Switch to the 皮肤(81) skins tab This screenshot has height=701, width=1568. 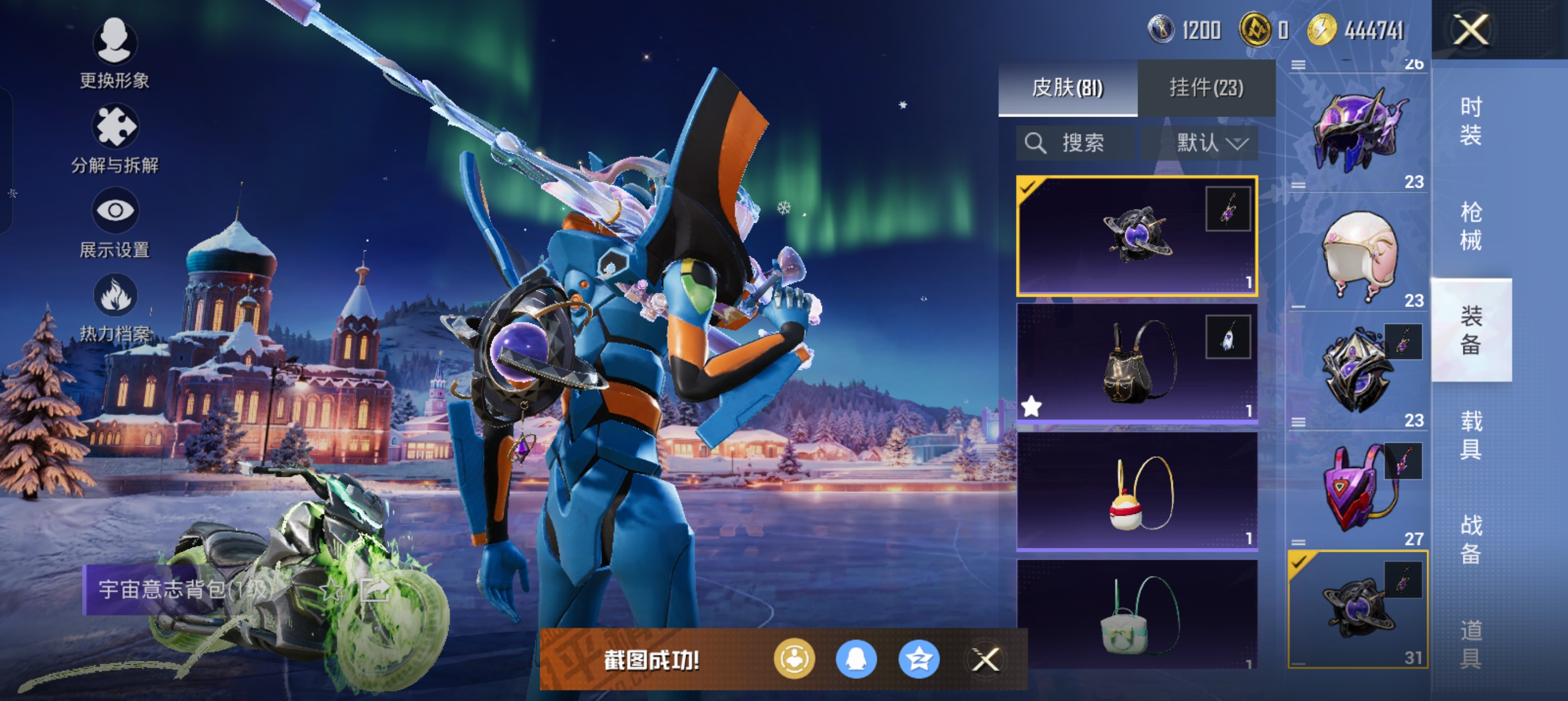click(x=1067, y=88)
